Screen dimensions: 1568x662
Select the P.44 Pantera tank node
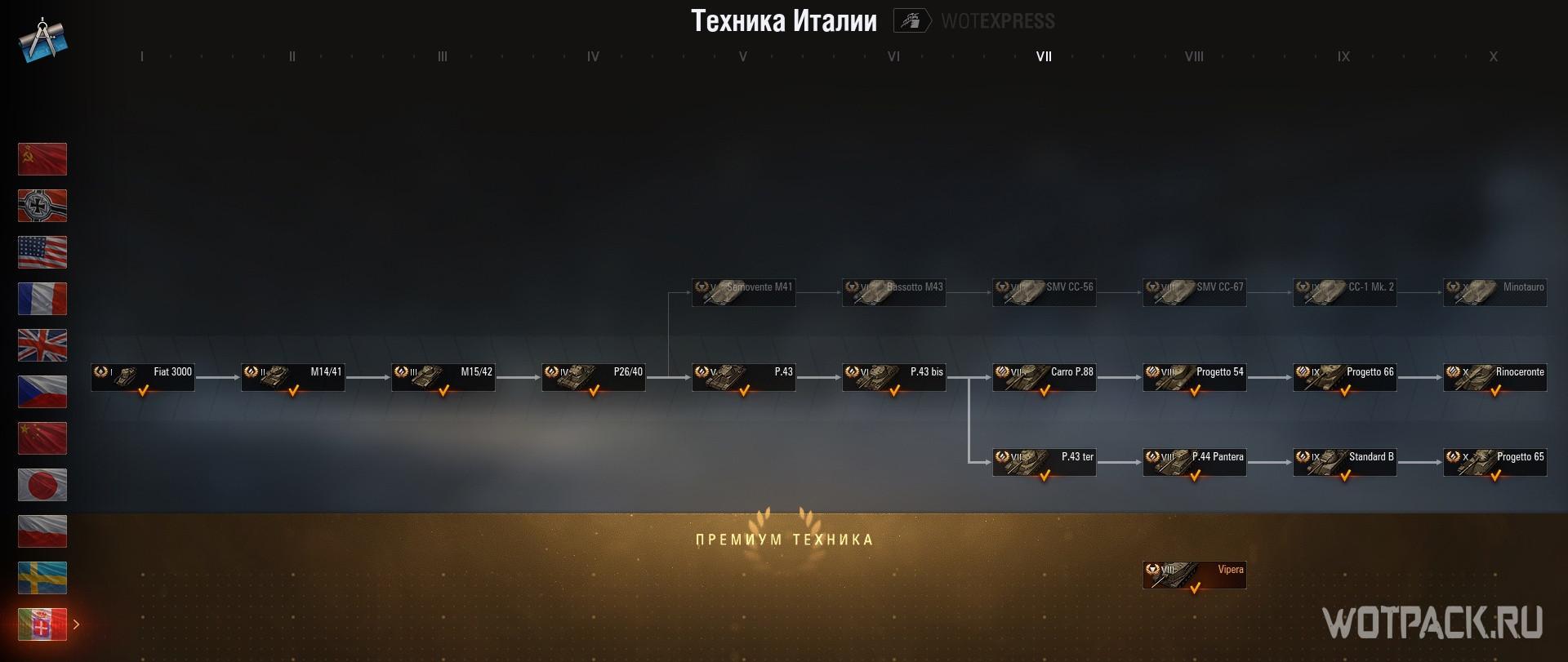1195,463
